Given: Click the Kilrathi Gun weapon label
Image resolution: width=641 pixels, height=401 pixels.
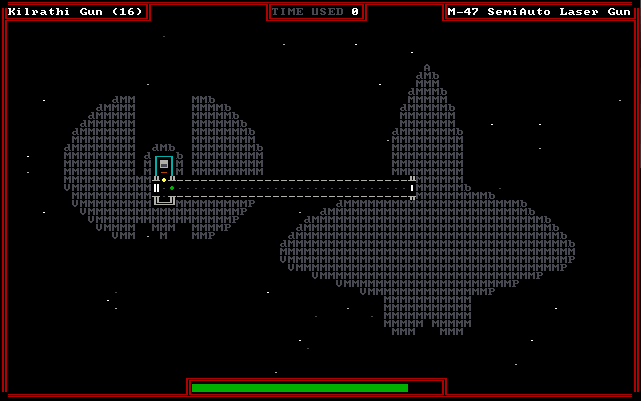Looking at the screenshot, I should tap(75, 12).
